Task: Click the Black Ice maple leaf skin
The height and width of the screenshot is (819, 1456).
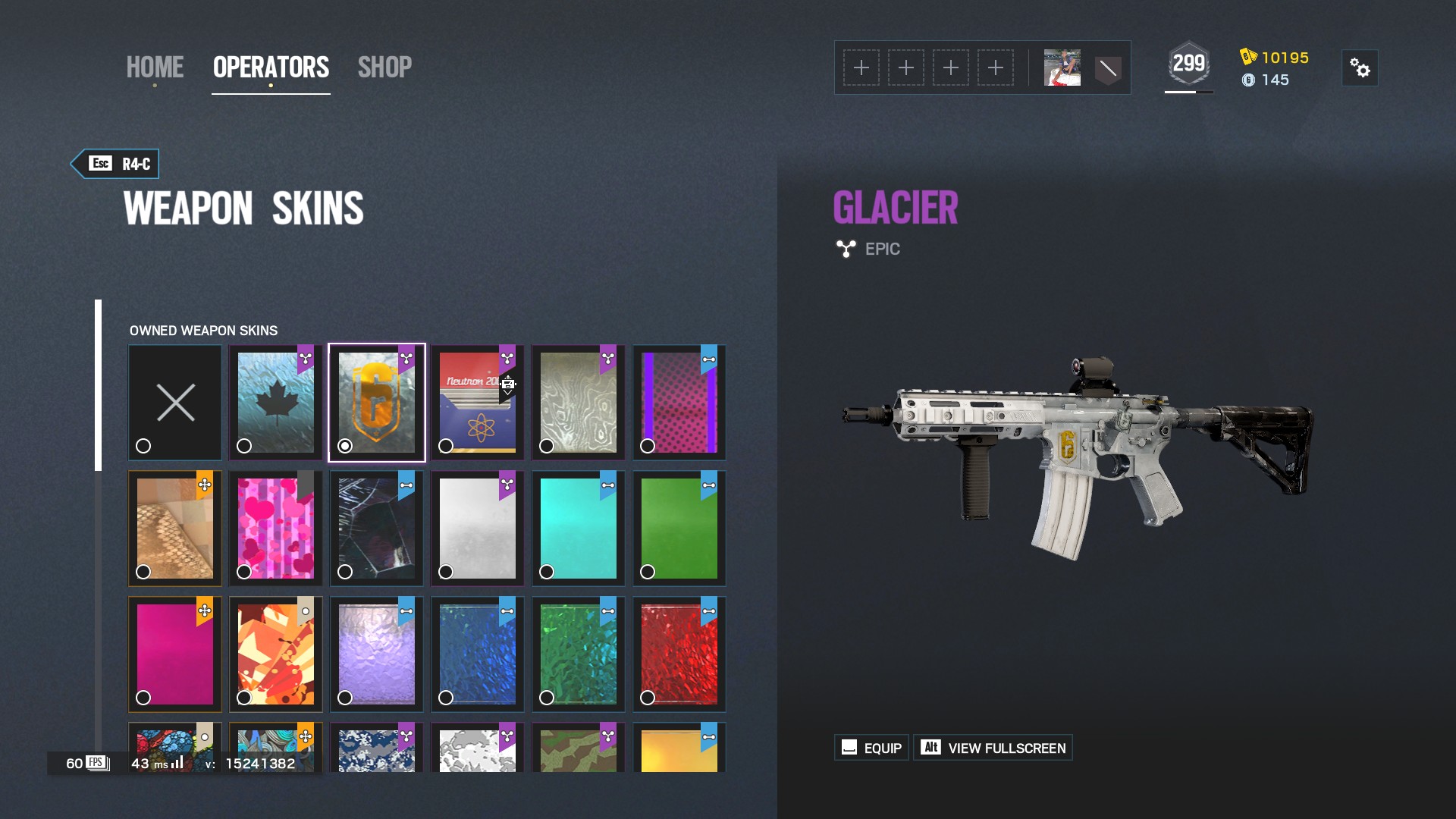Action: 275,402
